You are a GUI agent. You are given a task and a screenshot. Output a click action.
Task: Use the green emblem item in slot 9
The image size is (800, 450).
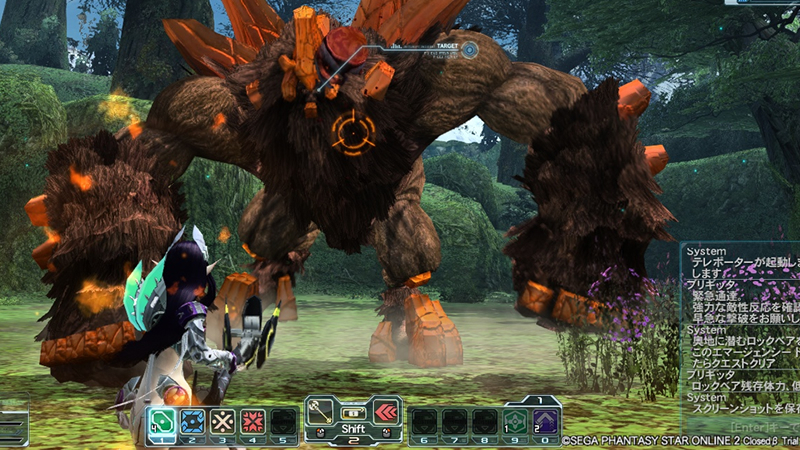pos(516,421)
